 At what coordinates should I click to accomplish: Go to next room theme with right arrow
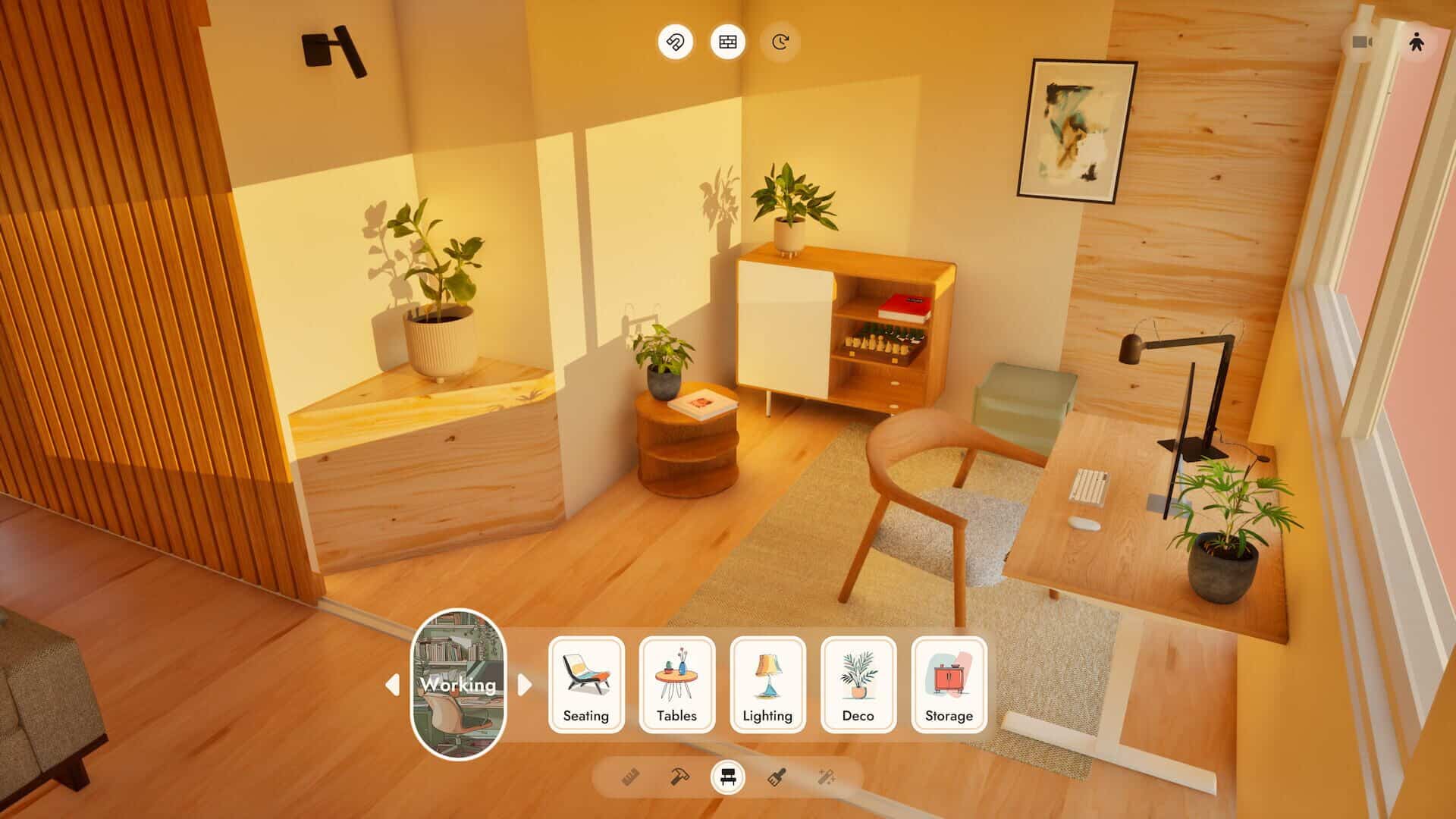click(525, 685)
